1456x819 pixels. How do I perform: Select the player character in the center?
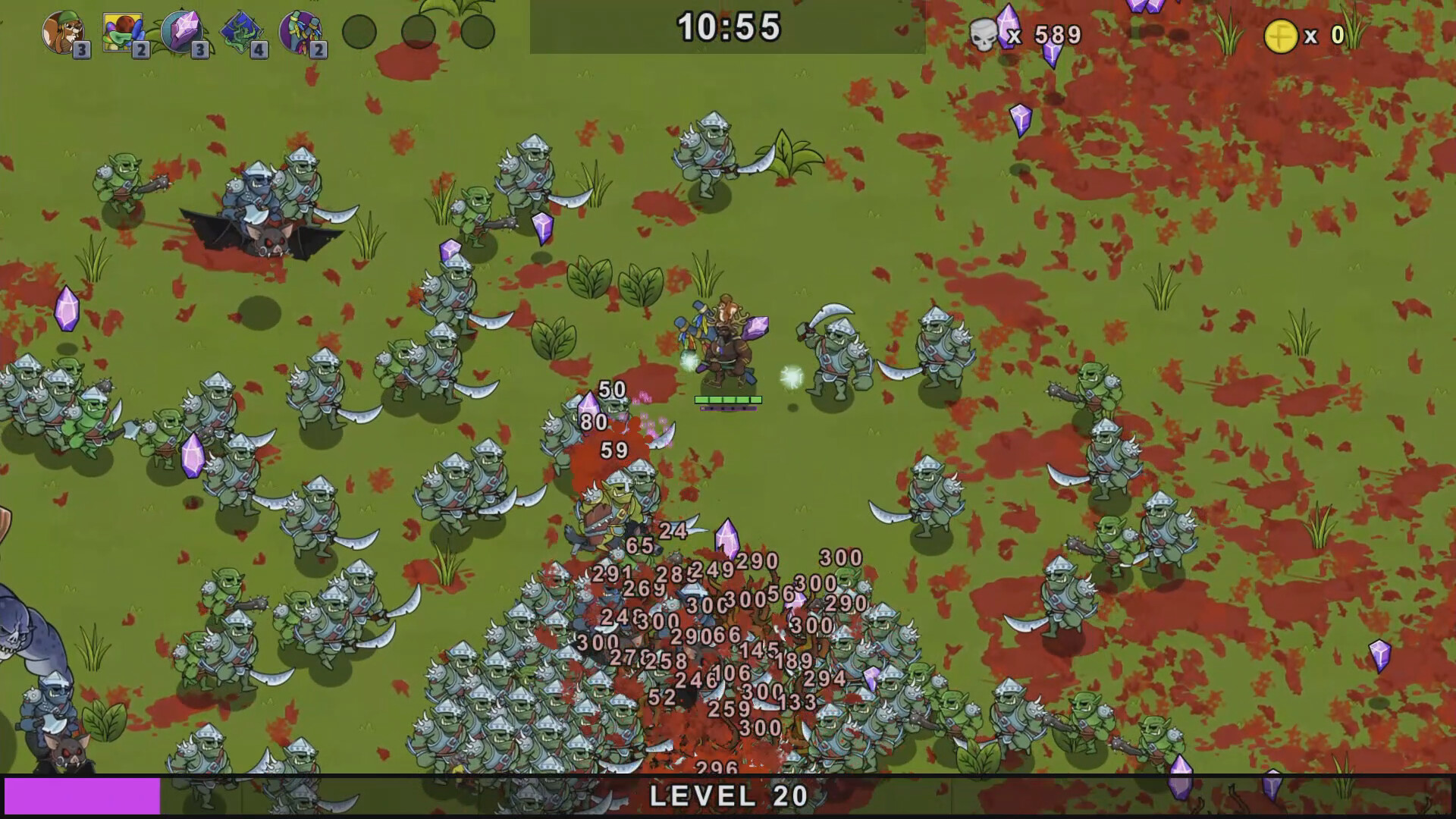(x=726, y=349)
